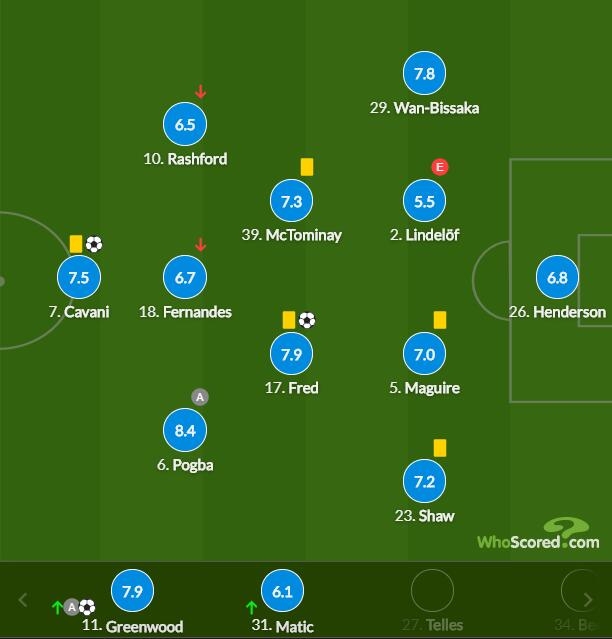The width and height of the screenshot is (612, 639).
Task: Select Pogba's 8.4 rating circle
Action: tap(185, 431)
